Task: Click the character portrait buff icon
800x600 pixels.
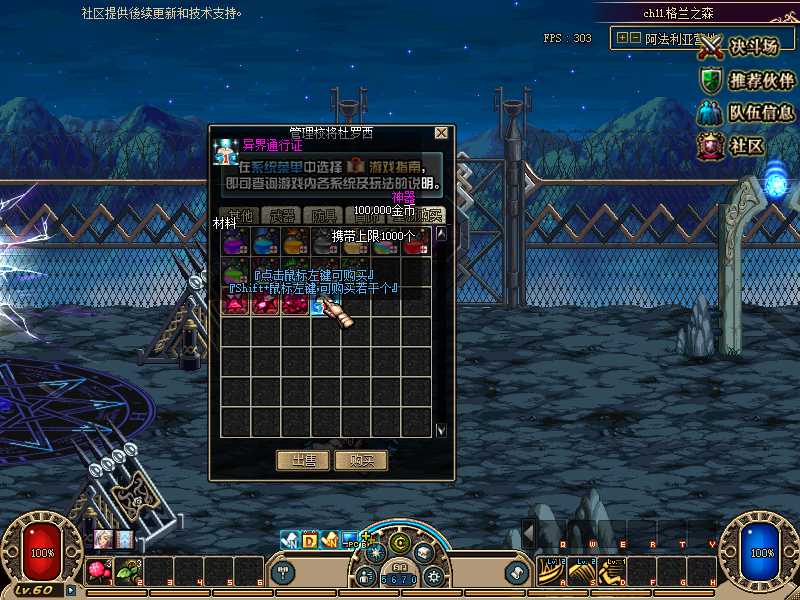Action: pyautogui.click(x=103, y=539)
